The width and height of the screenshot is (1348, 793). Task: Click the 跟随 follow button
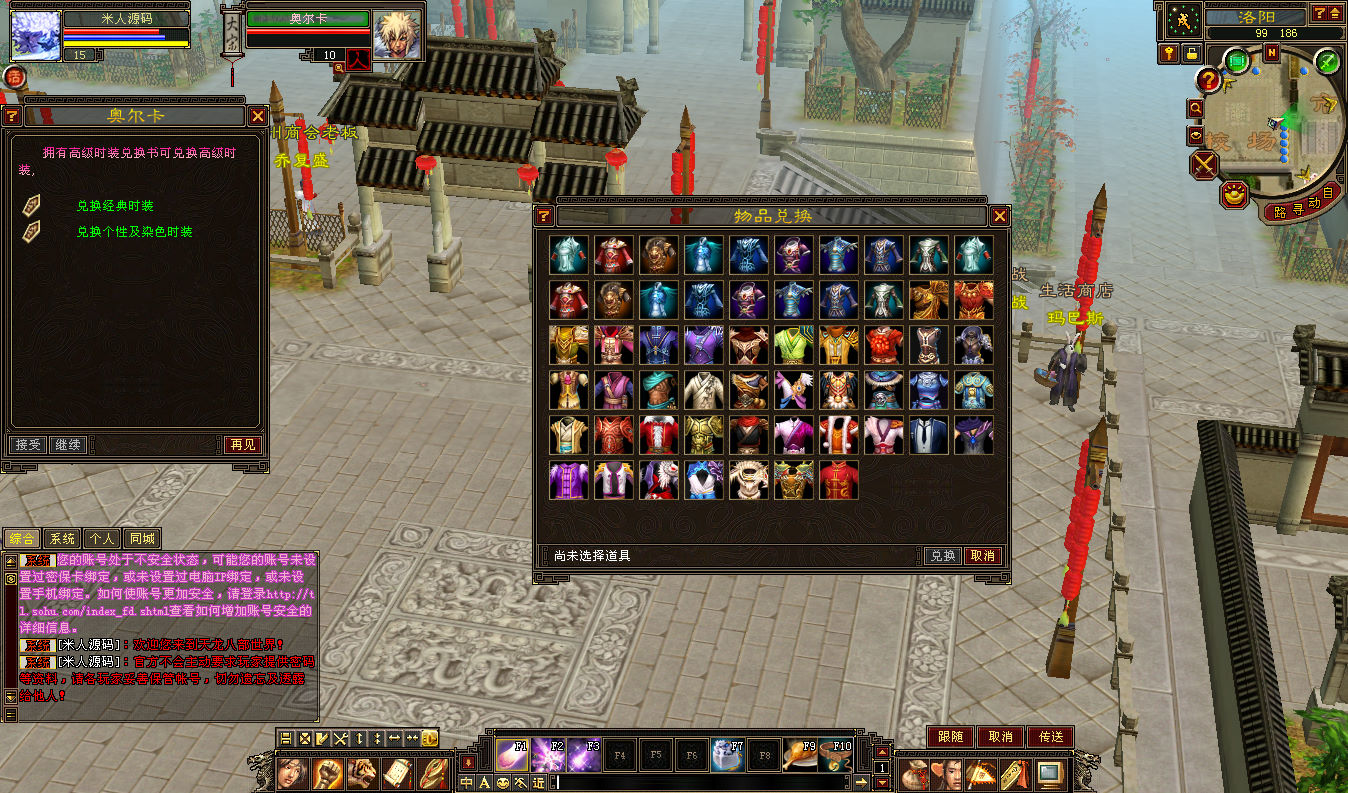pos(950,737)
